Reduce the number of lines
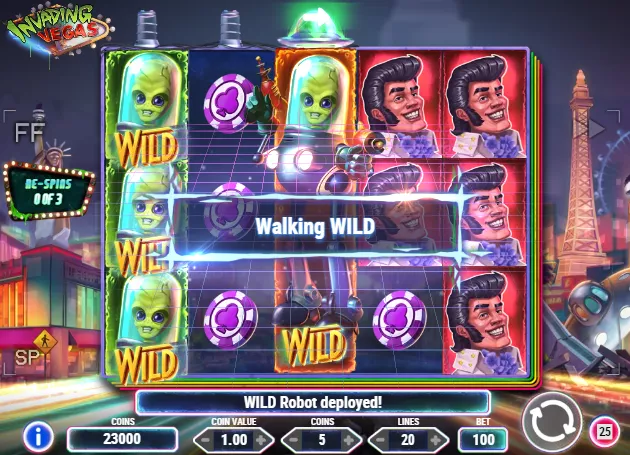The image size is (630, 455). pyautogui.click(x=381, y=440)
